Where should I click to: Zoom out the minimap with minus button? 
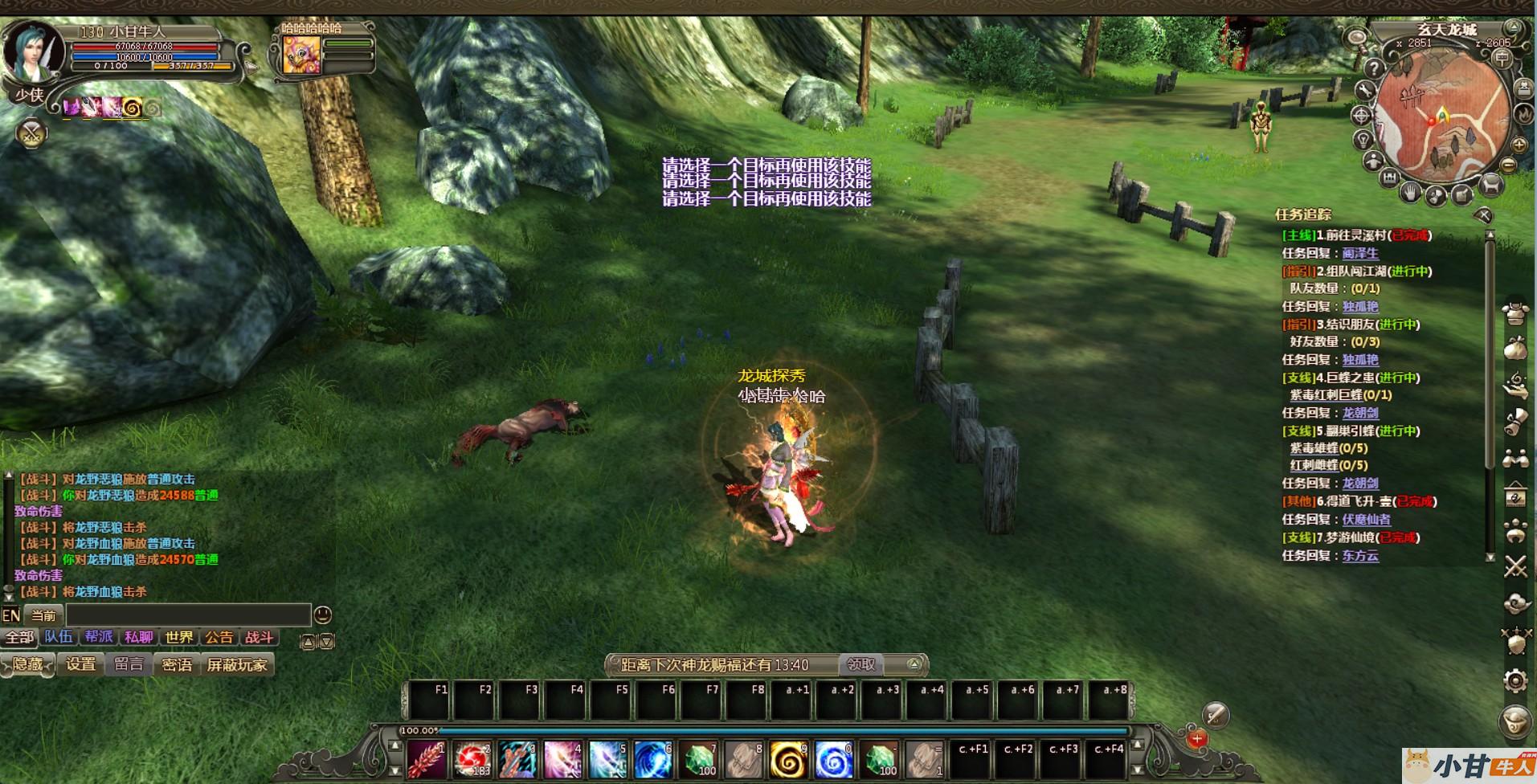coord(1508,165)
